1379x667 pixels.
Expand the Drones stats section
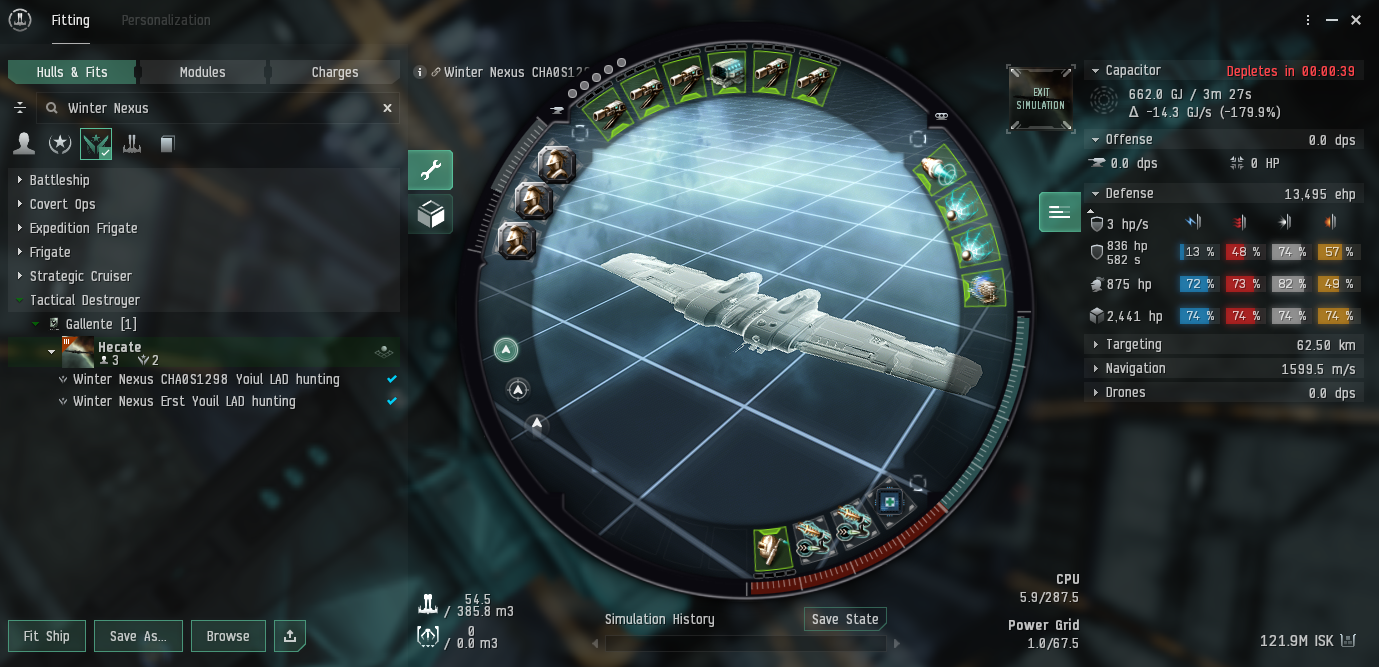click(1125, 393)
